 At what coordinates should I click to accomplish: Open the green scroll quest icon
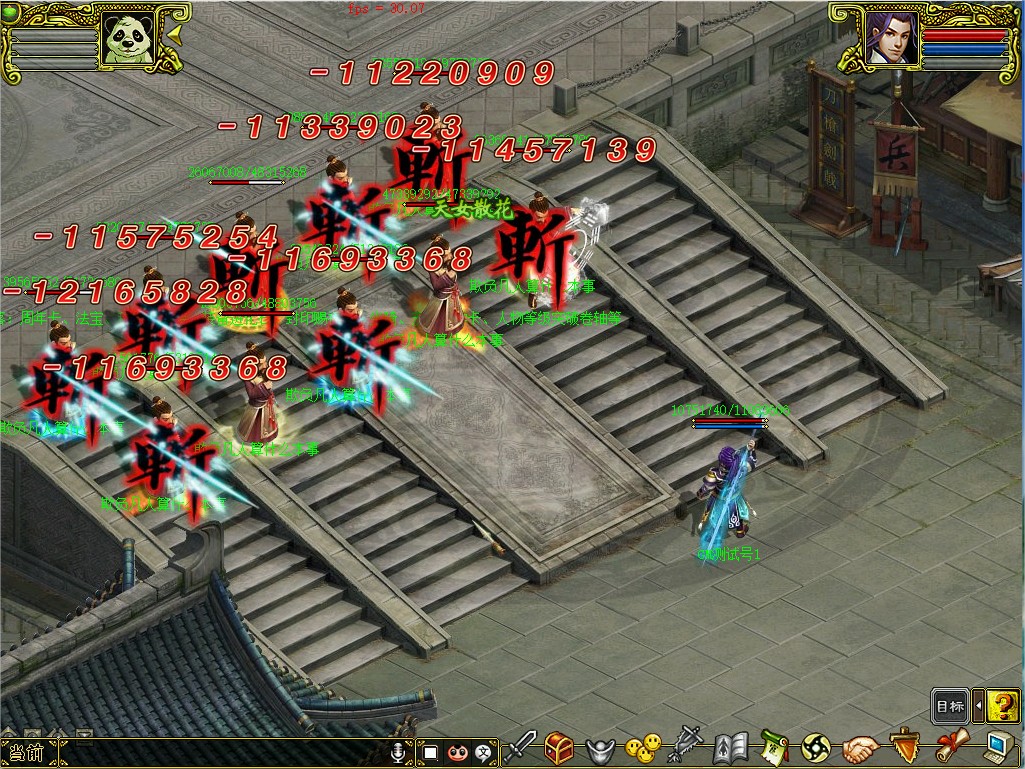tap(773, 746)
